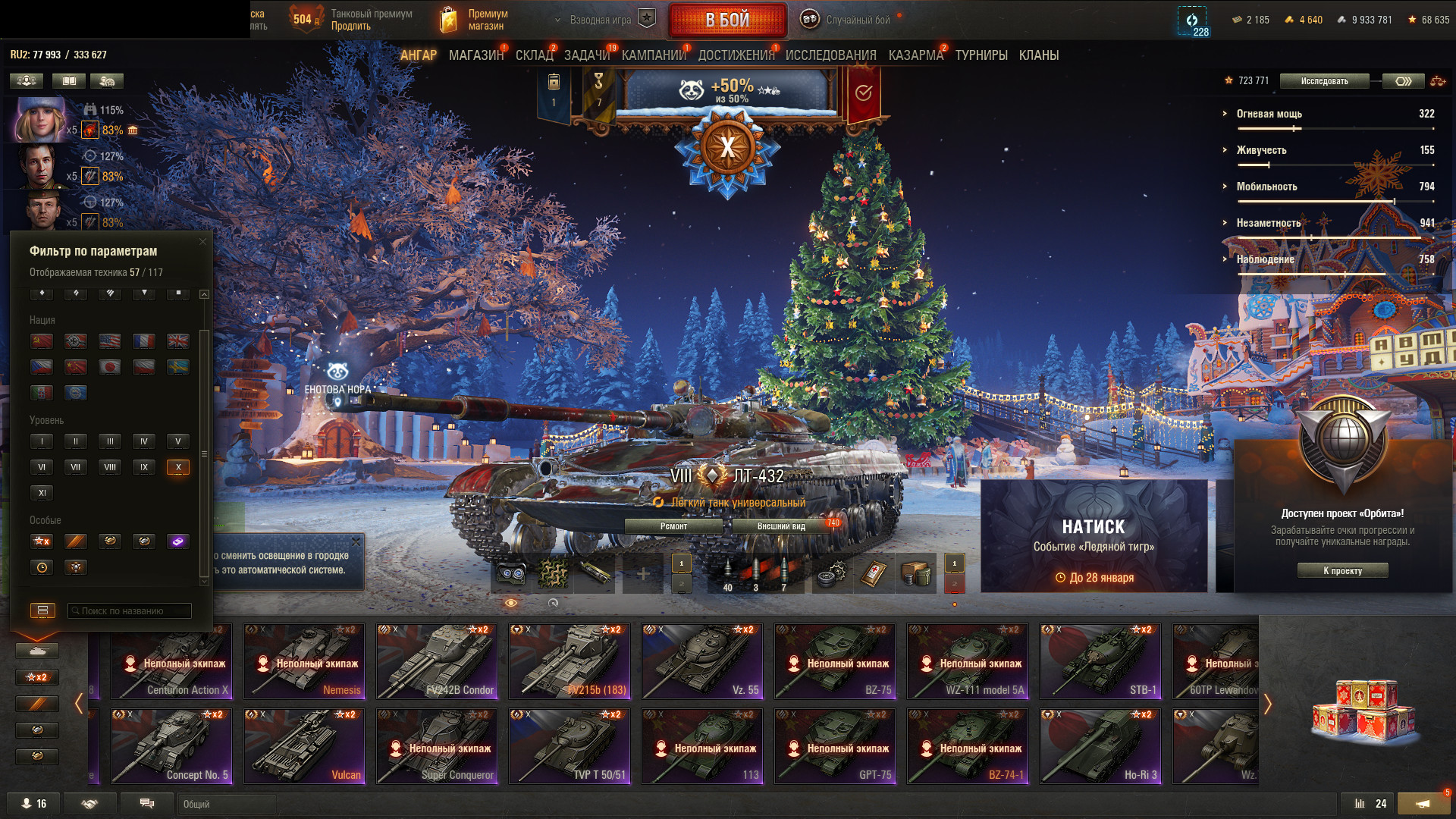1456x819 pixels.
Task: Select the Vz. 55 tank
Action: pyautogui.click(x=702, y=661)
